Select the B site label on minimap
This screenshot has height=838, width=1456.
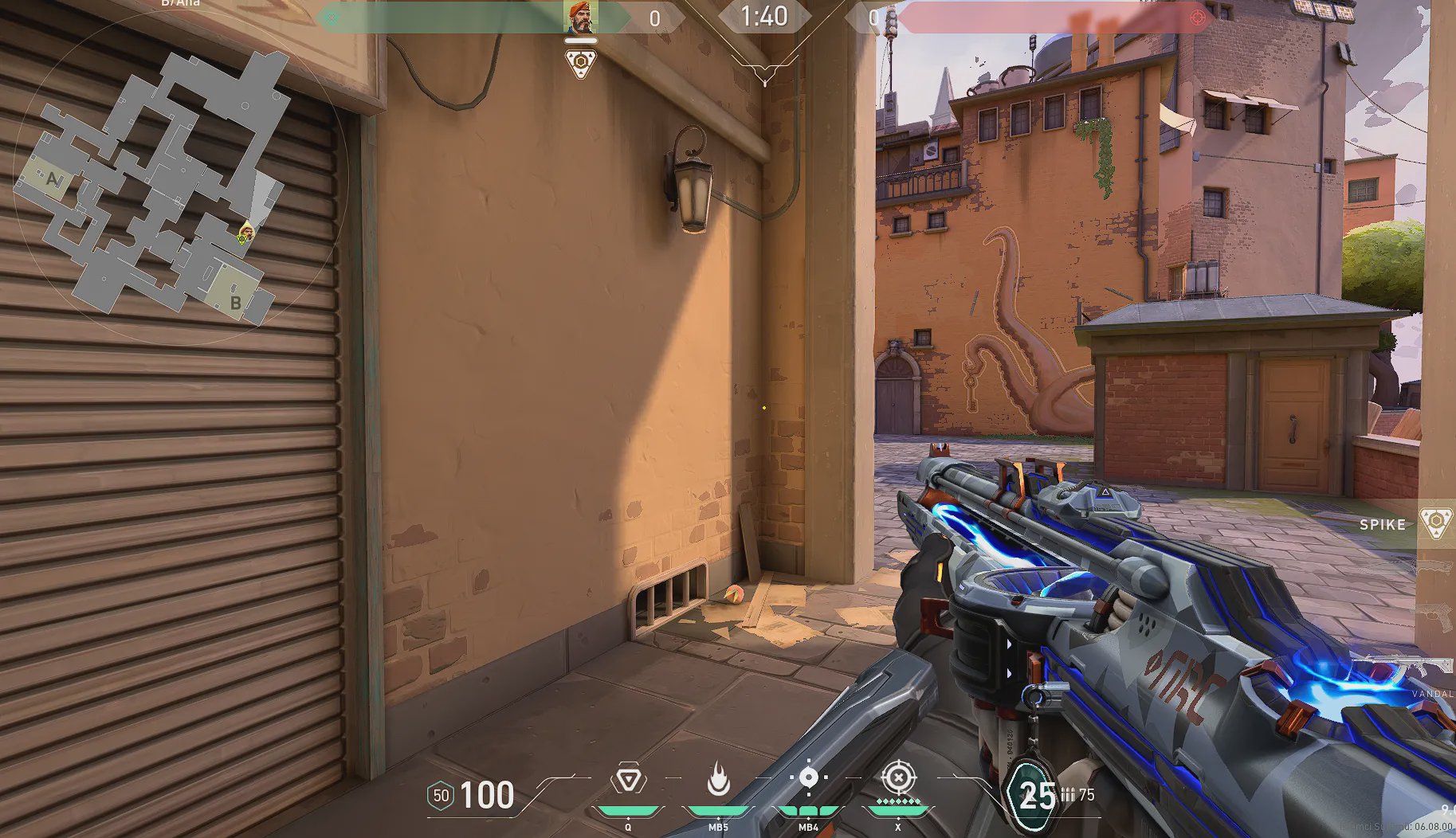click(x=235, y=303)
